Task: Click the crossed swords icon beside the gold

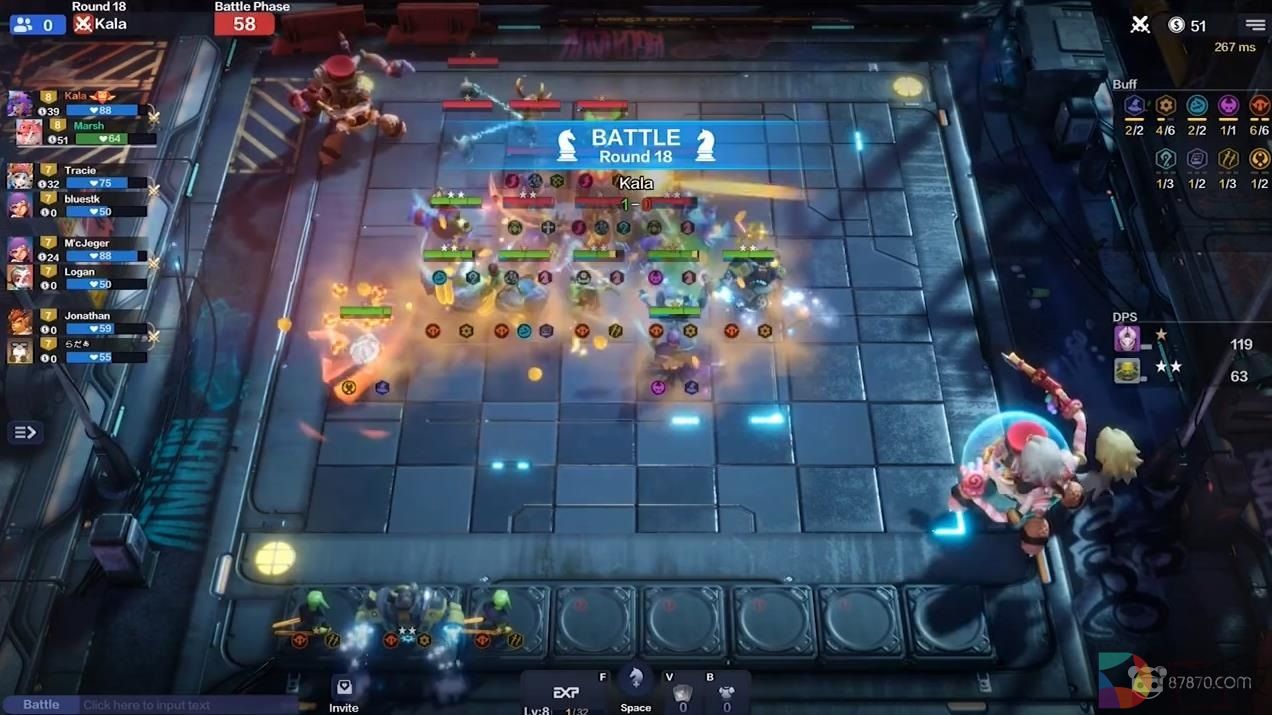Action: click(1140, 25)
